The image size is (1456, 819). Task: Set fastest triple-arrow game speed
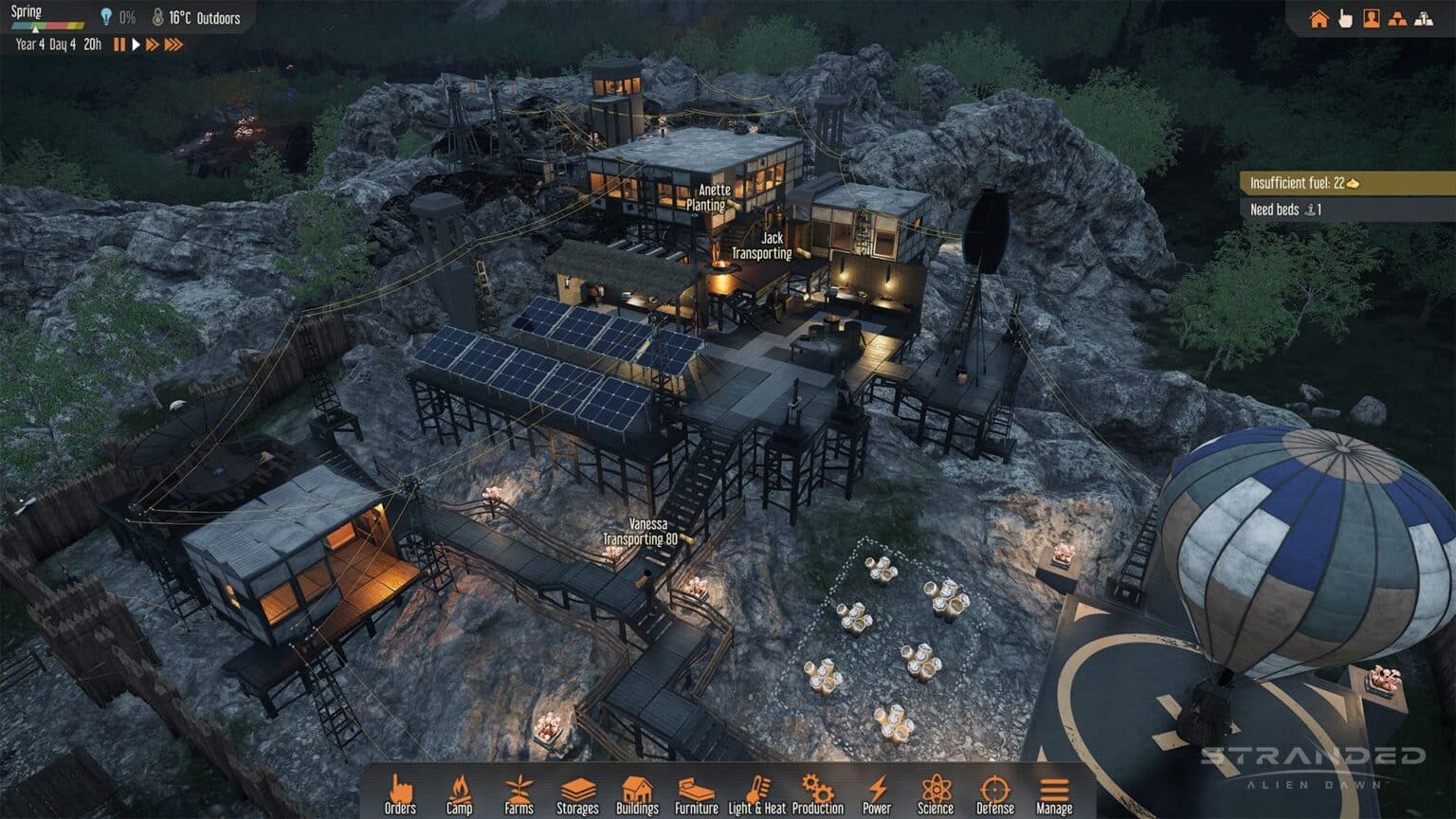pos(173,45)
